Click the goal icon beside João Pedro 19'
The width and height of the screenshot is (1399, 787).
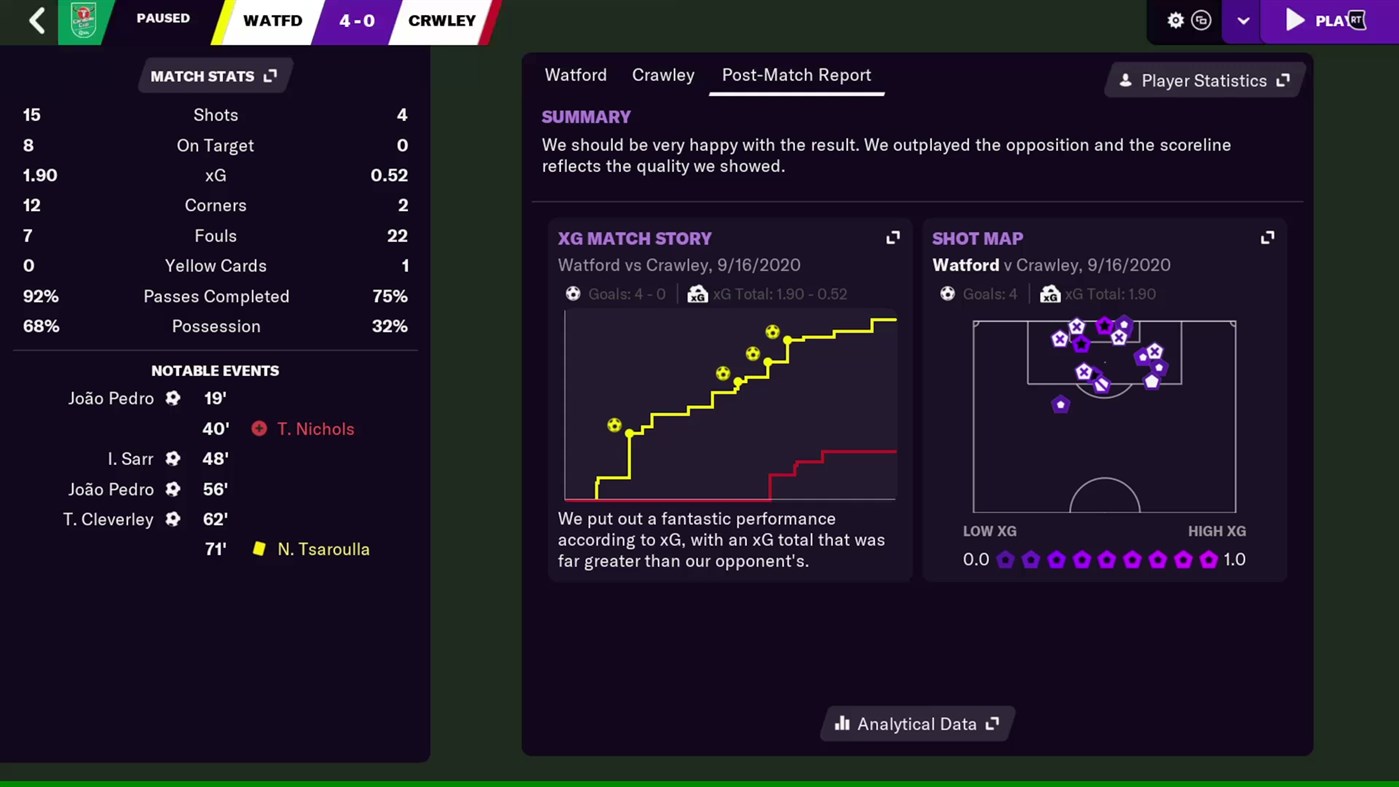click(173, 398)
